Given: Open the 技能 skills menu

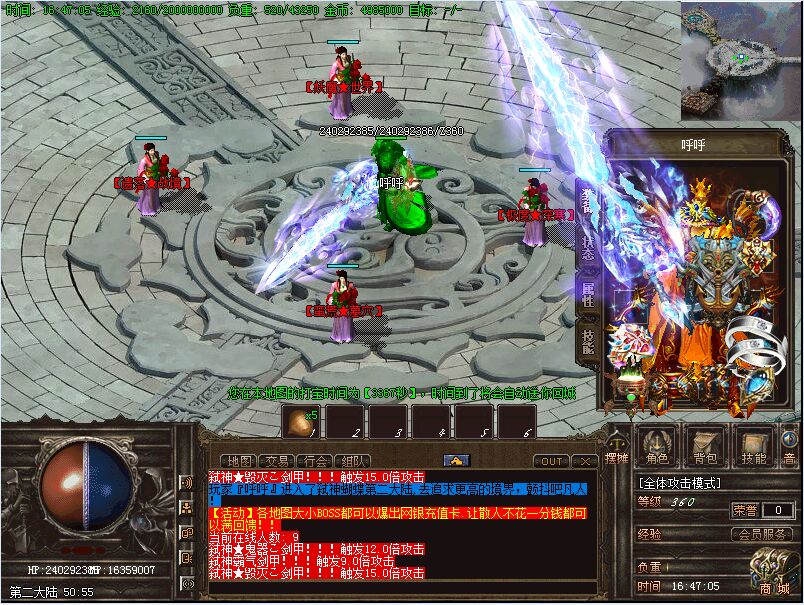Looking at the screenshot, I should click(x=754, y=447).
